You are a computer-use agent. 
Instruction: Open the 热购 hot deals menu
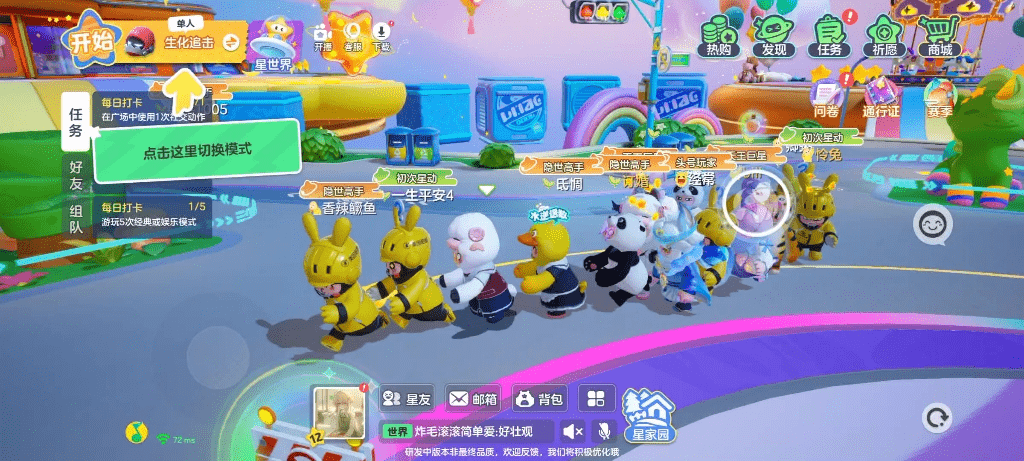(x=718, y=35)
